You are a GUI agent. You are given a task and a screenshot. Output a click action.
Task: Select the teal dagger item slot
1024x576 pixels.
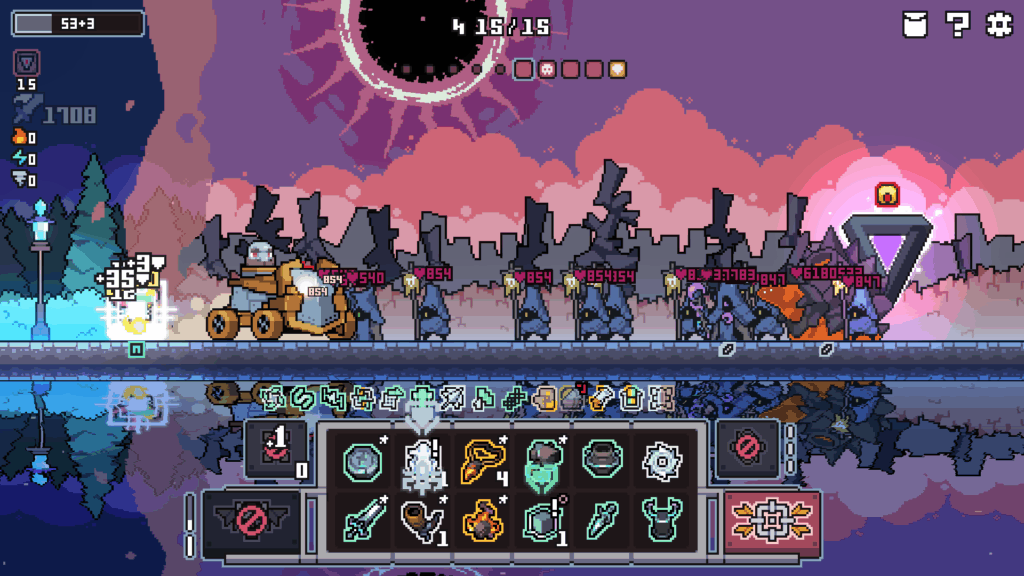click(601, 521)
